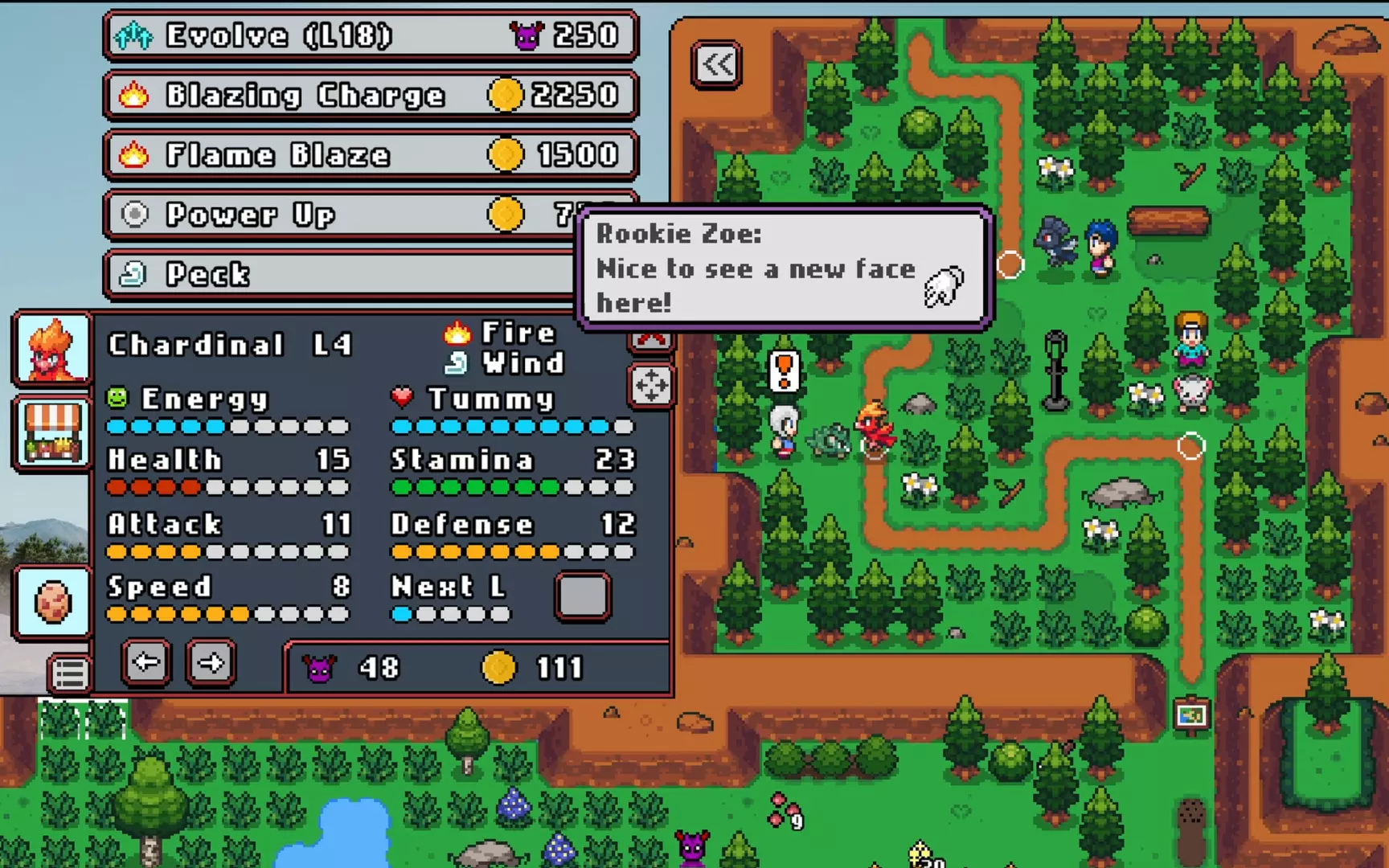Close the stats panel with red X
The image size is (1389, 868).
651,338
